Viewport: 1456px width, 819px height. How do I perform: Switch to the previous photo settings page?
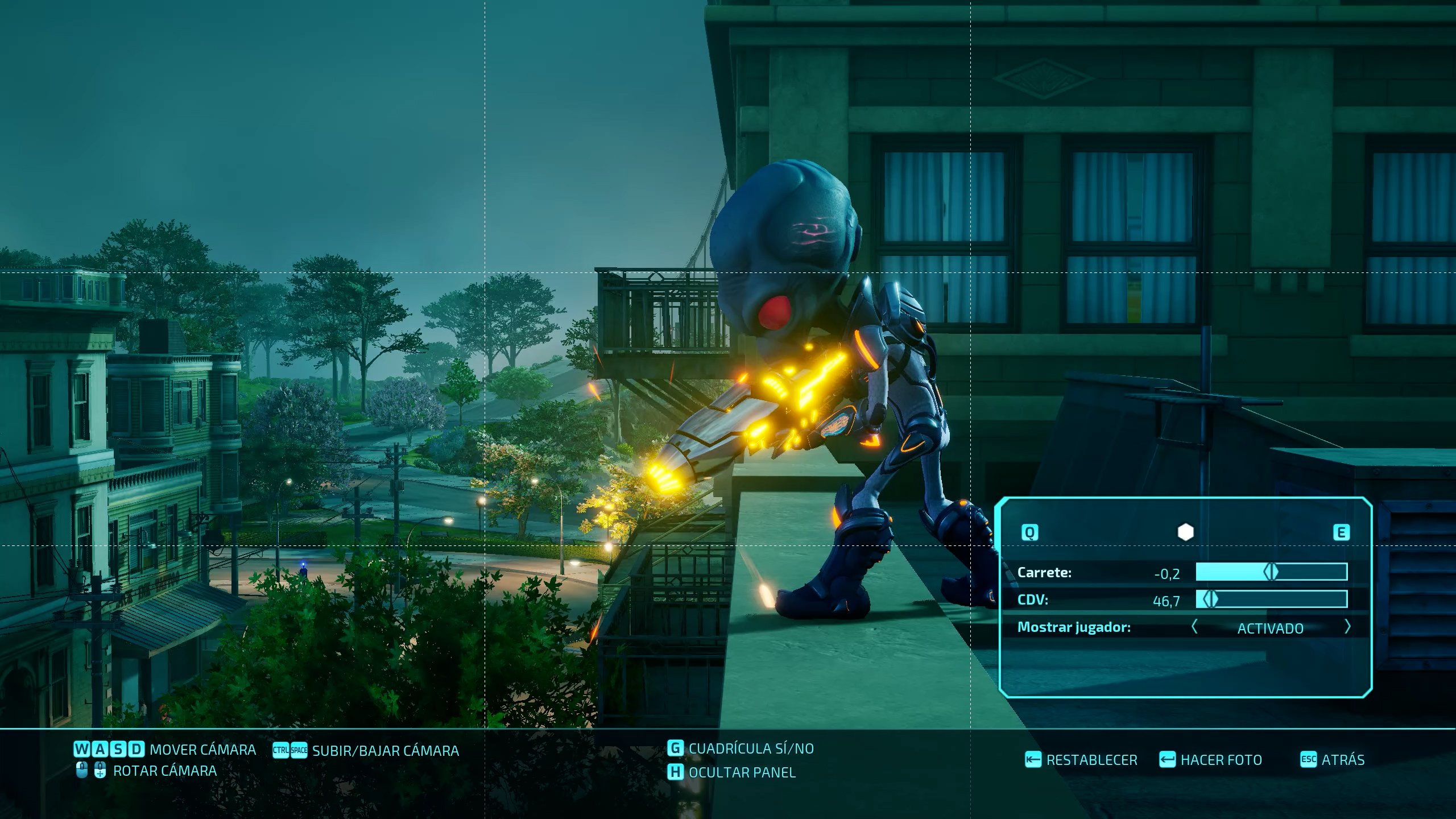[1030, 532]
